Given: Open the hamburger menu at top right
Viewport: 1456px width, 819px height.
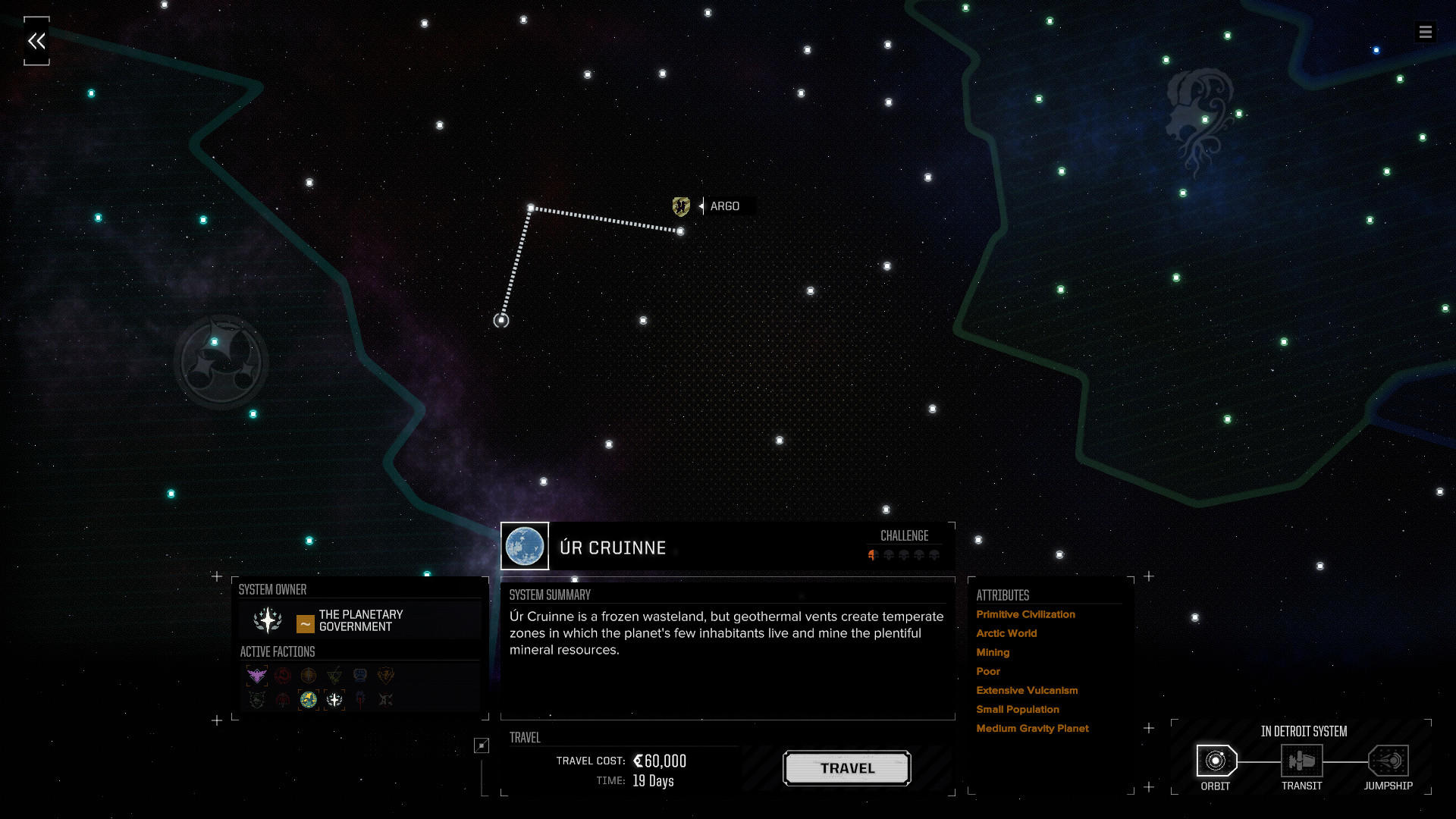Looking at the screenshot, I should (1426, 32).
